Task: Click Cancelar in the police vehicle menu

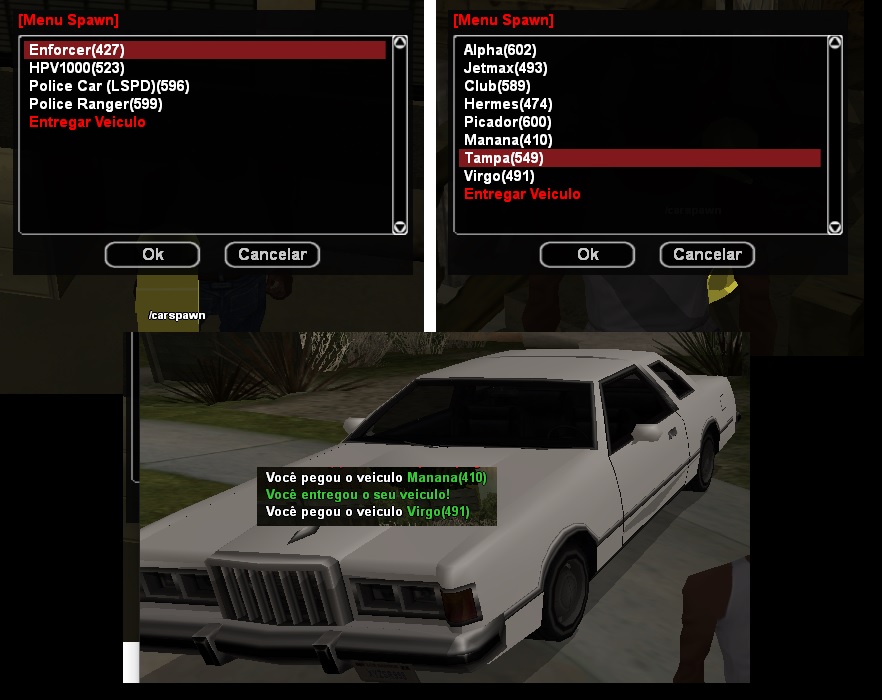Action: click(272, 255)
